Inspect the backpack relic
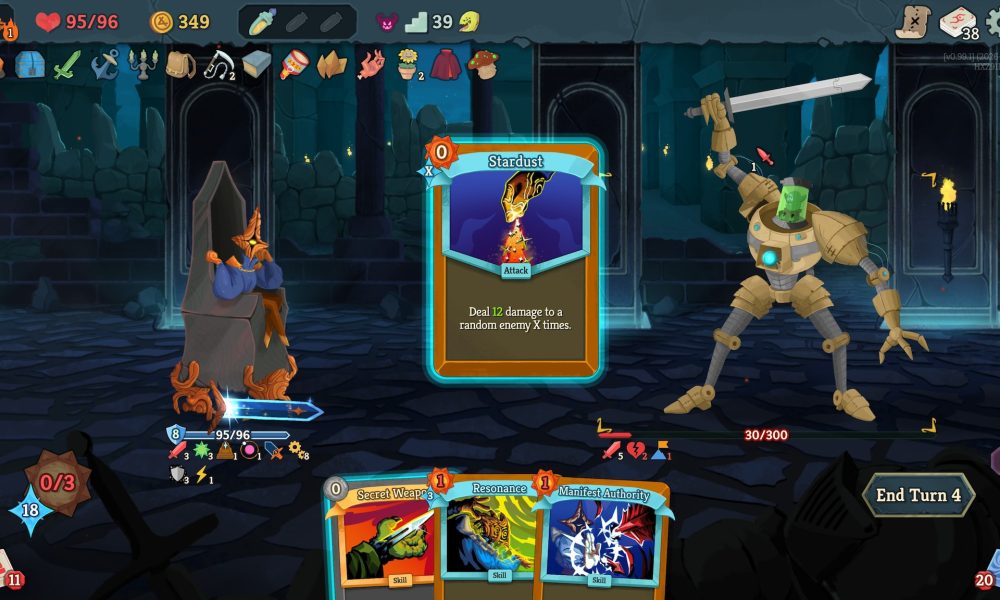Viewport: 1000px width, 600px height. (x=180, y=65)
